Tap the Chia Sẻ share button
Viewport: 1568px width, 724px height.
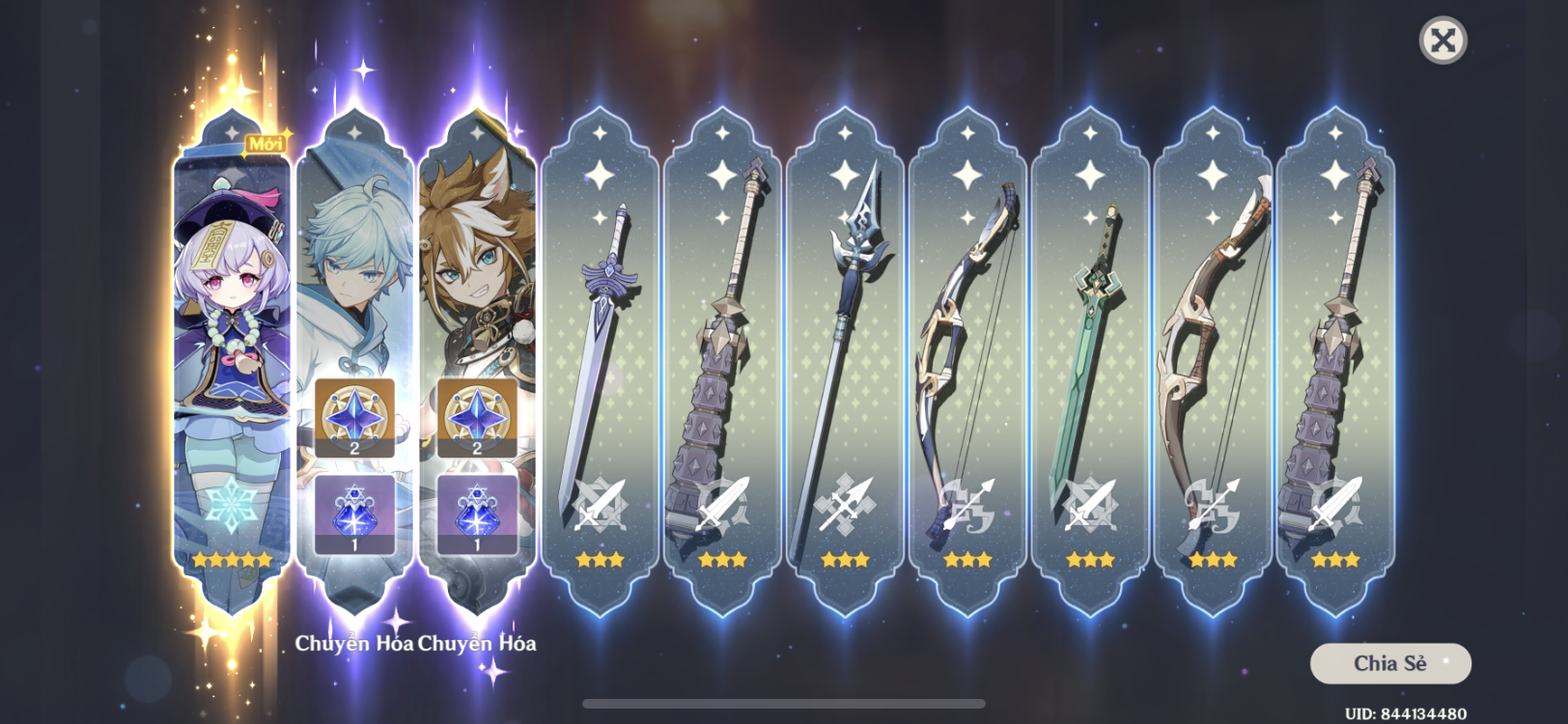pyautogui.click(x=1389, y=663)
